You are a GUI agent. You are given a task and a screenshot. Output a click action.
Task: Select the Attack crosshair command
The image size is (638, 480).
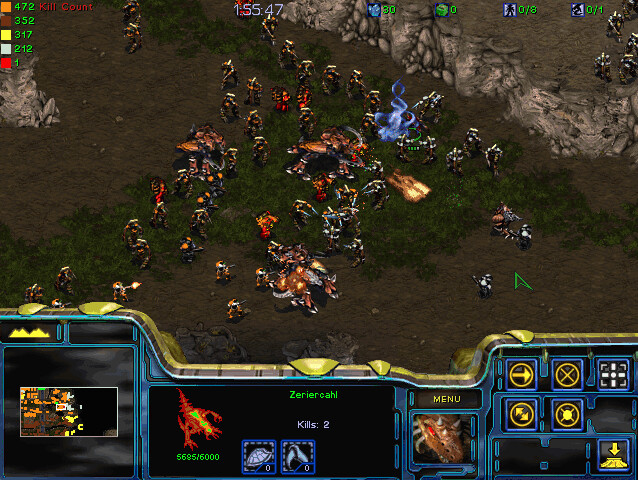[613, 375]
